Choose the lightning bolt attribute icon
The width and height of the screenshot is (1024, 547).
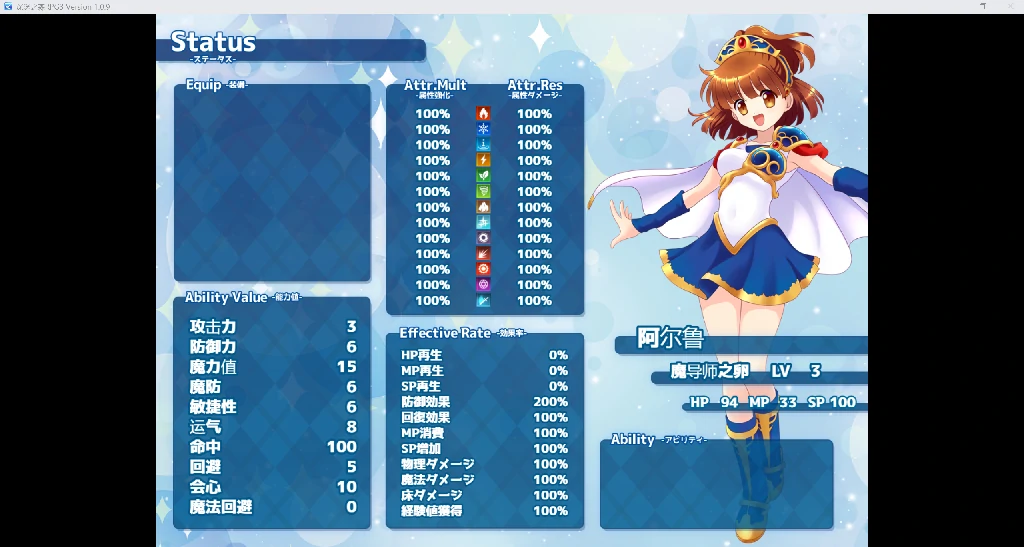click(484, 161)
